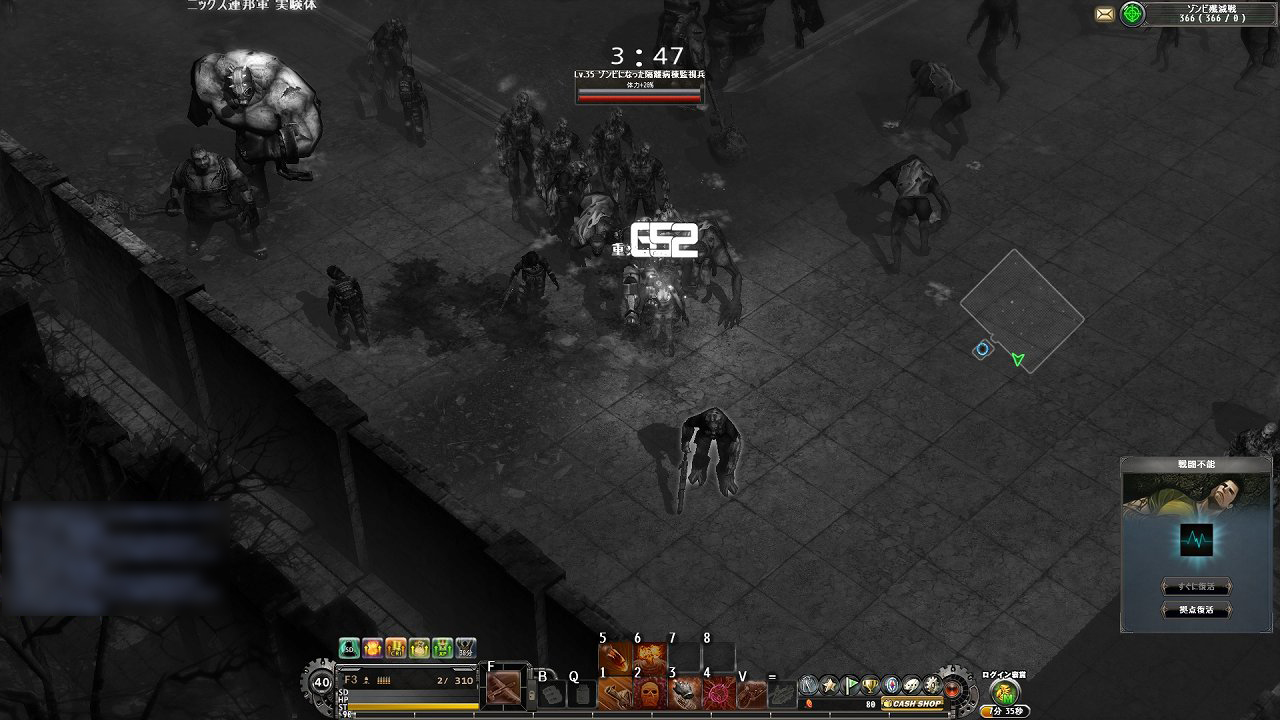Viewport: 1280px width, 720px height.
Task: Click the green flag icon near the cash shop
Action: (851, 685)
